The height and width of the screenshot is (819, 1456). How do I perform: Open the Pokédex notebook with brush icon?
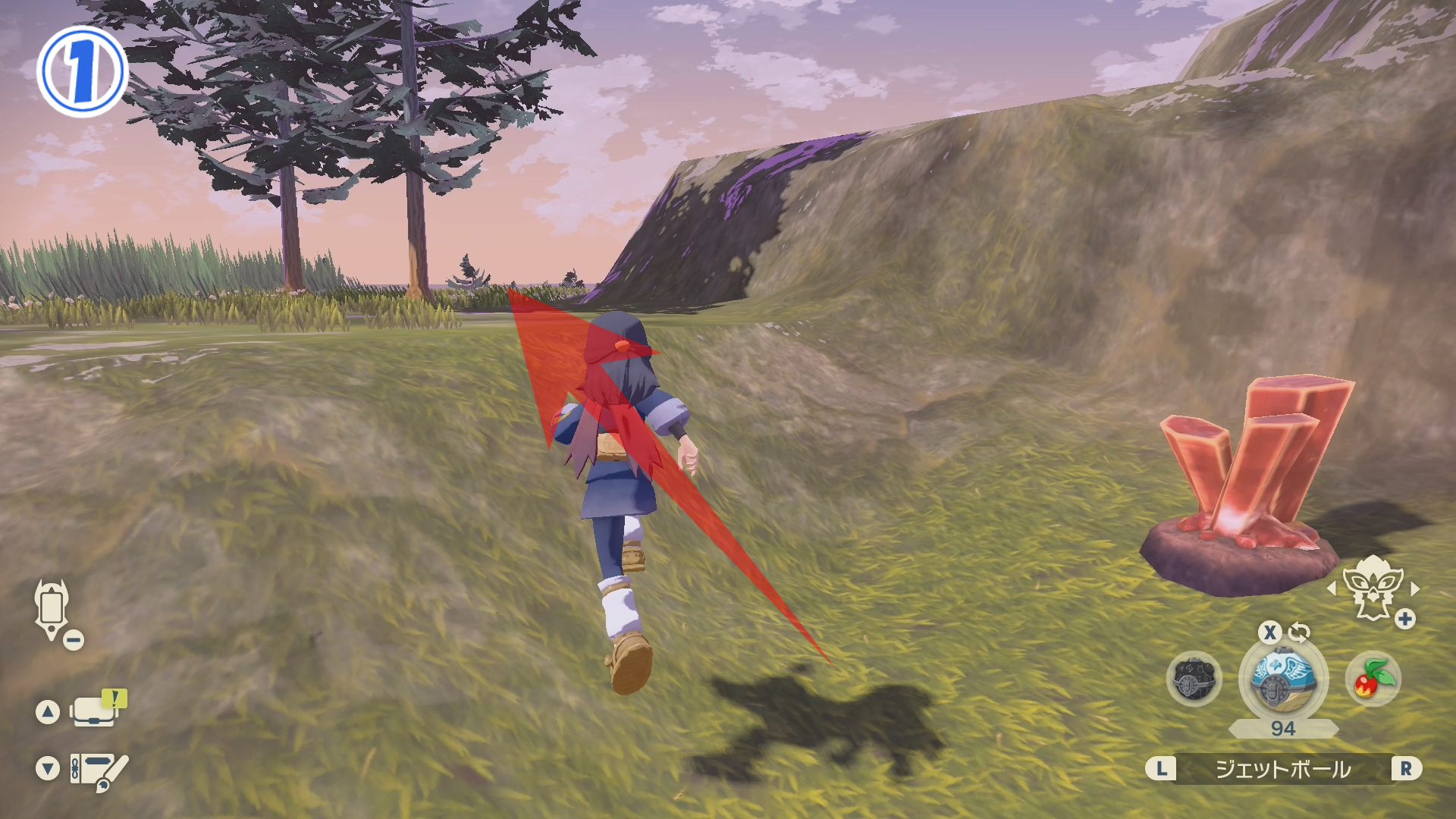coord(99,770)
